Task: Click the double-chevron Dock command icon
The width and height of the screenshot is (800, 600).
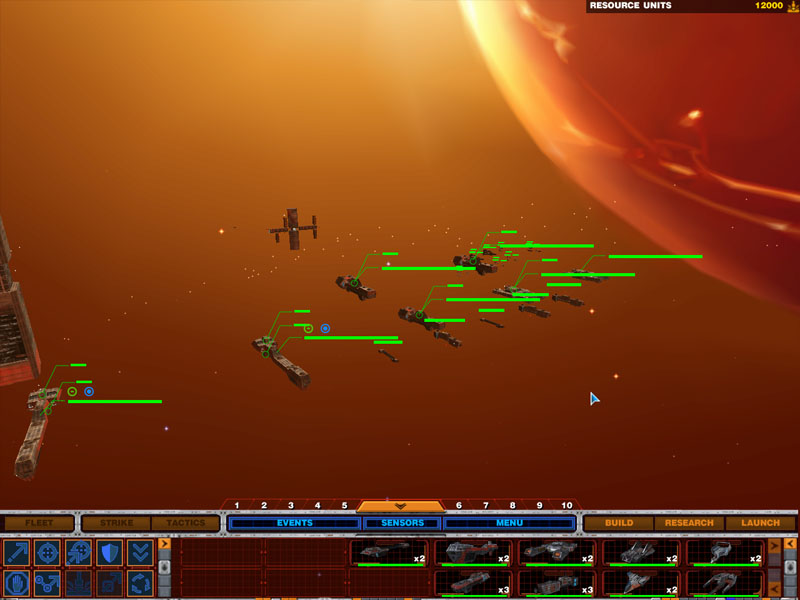Action: point(141,553)
